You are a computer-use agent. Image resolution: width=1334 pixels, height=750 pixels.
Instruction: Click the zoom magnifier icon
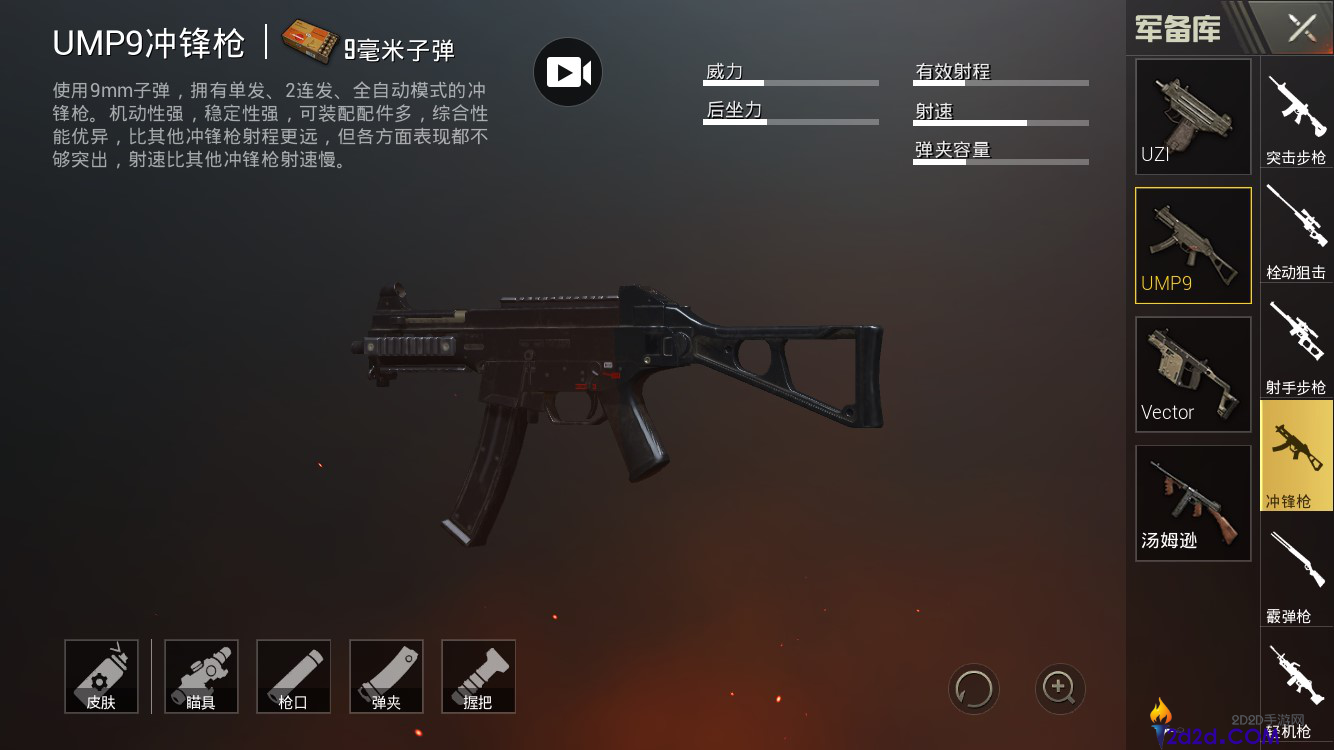coord(1060,689)
